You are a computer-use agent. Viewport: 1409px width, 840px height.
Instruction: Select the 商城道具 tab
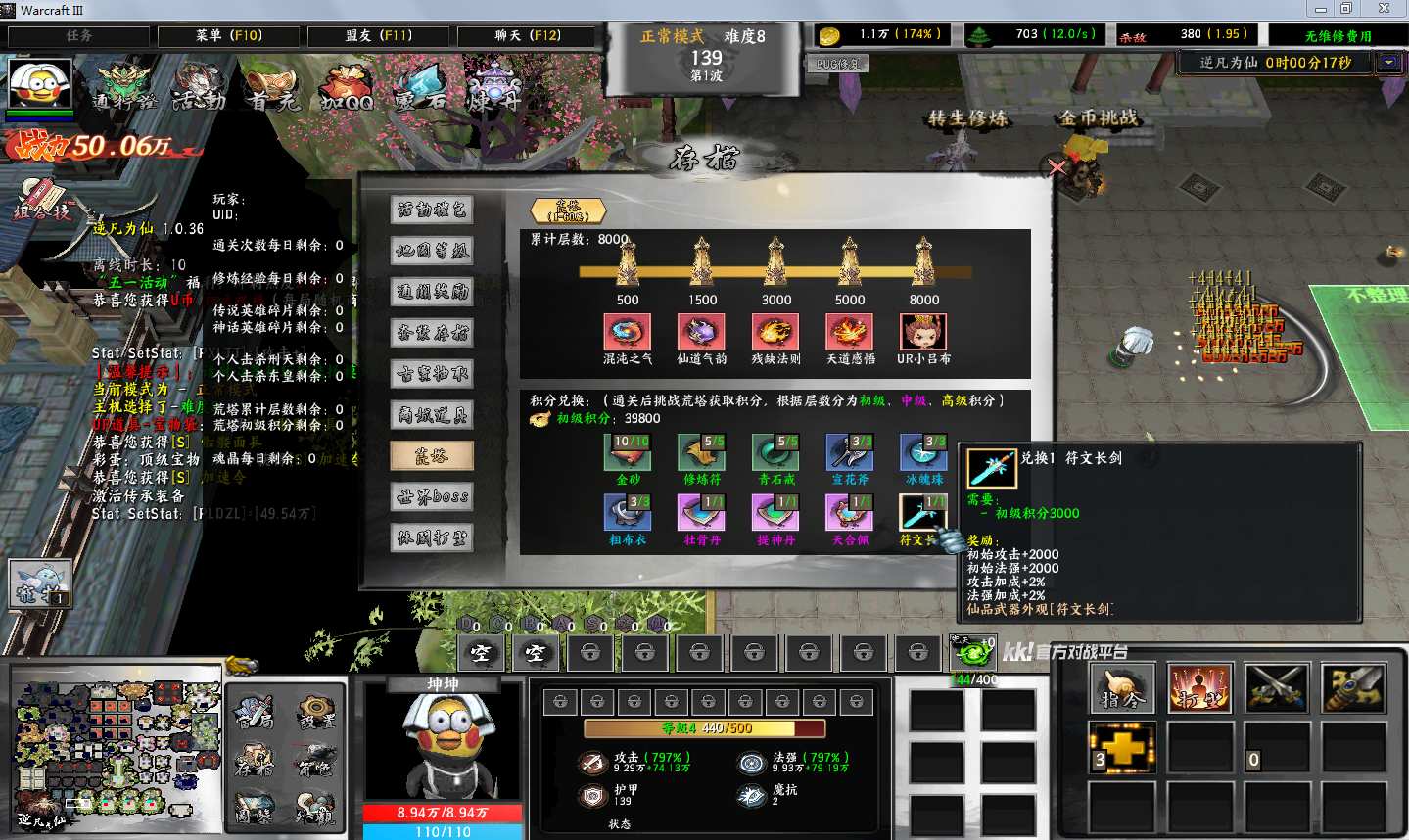click(432, 415)
